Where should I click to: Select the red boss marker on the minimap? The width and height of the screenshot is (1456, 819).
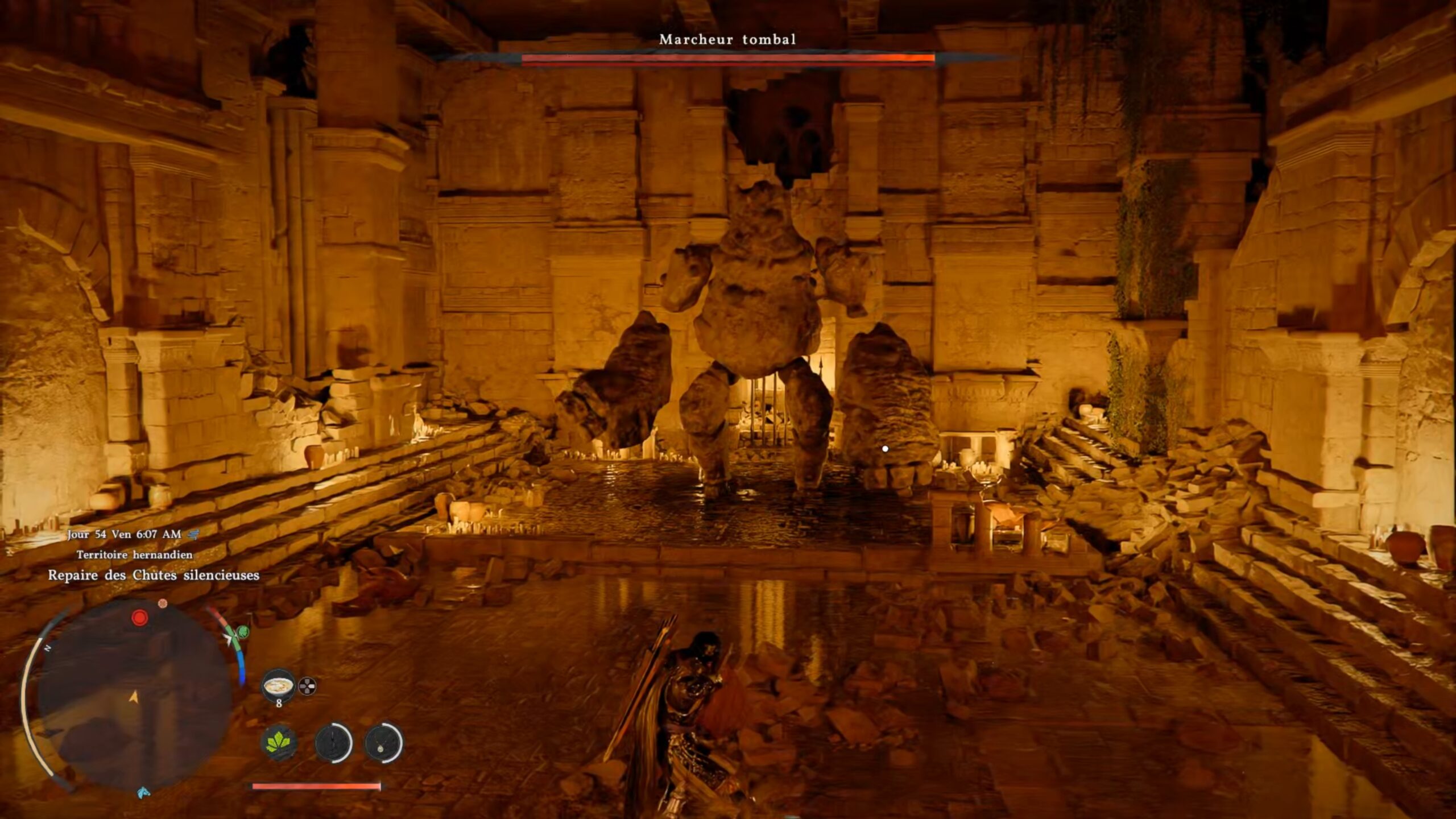(x=139, y=618)
